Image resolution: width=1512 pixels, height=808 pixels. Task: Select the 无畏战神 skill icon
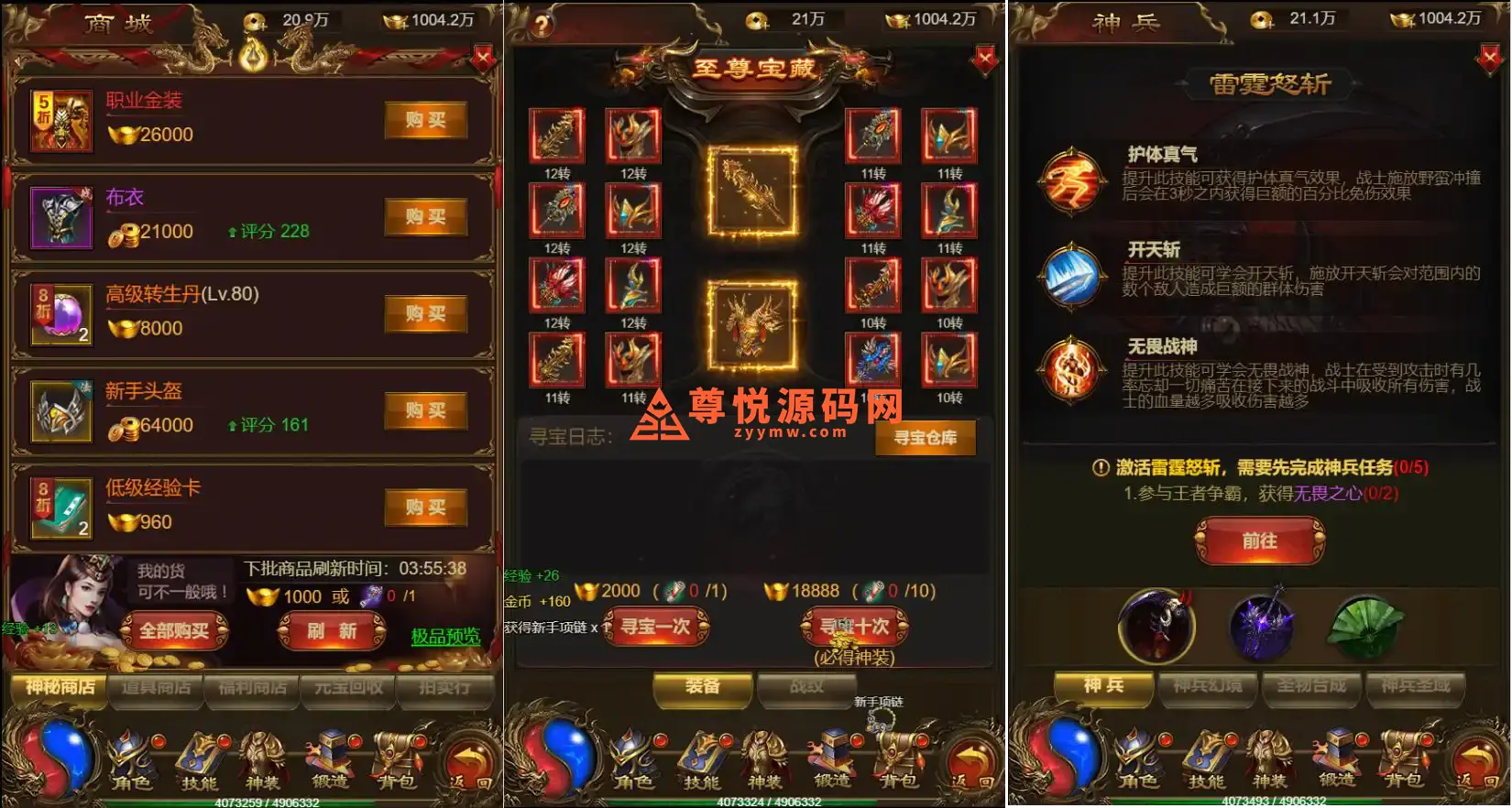point(1072,370)
